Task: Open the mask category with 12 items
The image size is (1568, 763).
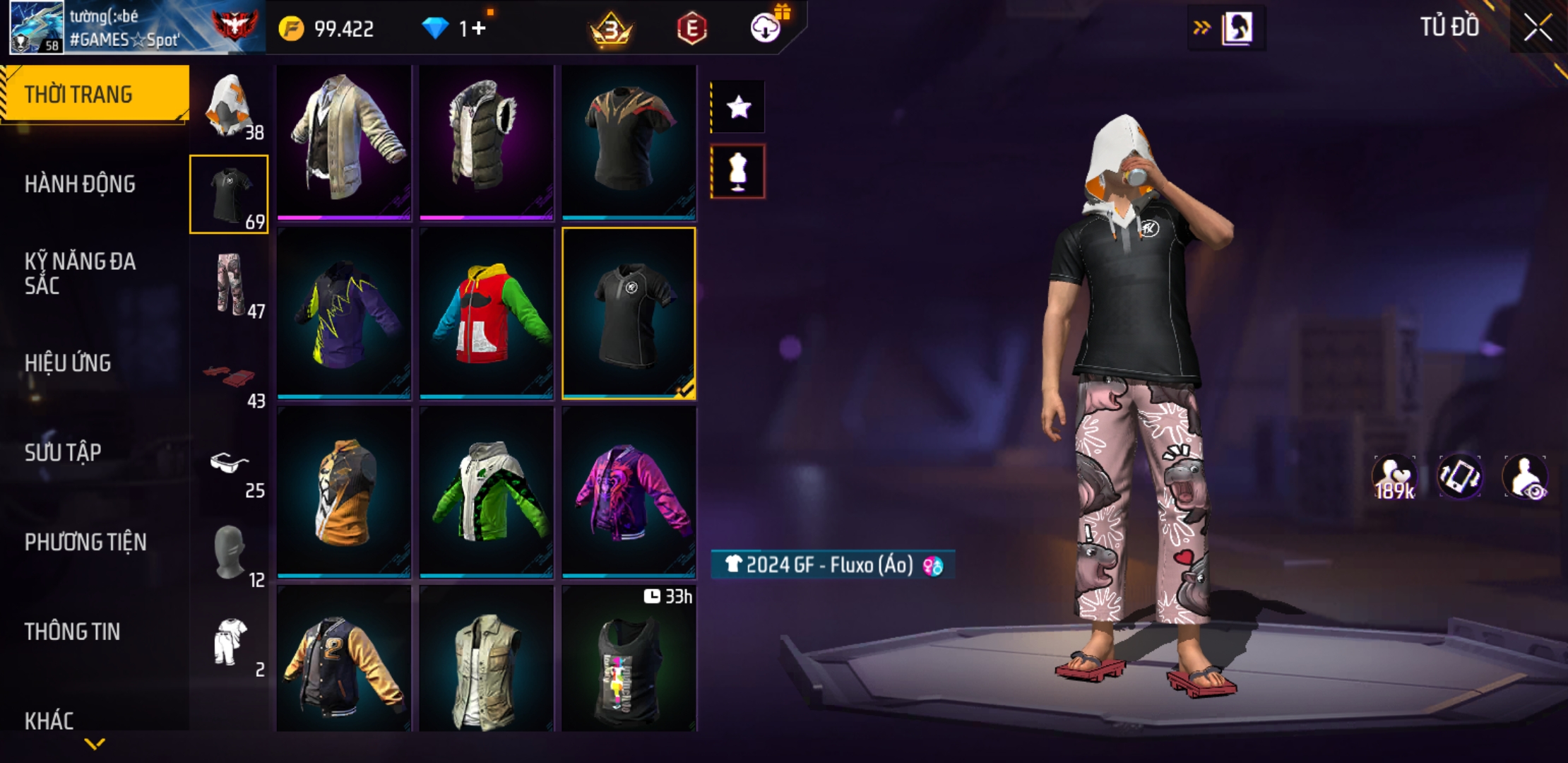Action: point(230,553)
